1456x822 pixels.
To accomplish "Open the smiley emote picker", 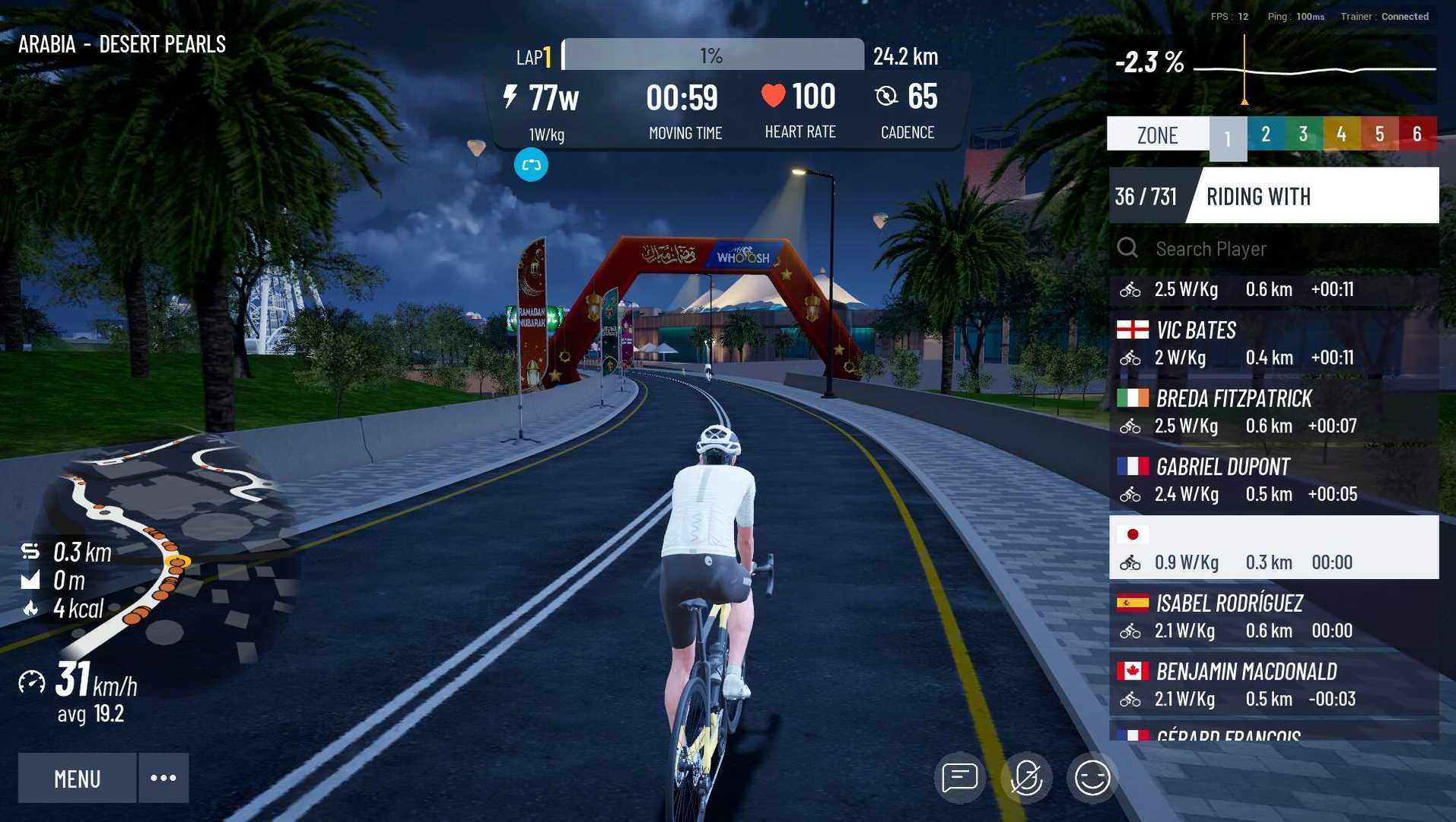I will point(1092,778).
